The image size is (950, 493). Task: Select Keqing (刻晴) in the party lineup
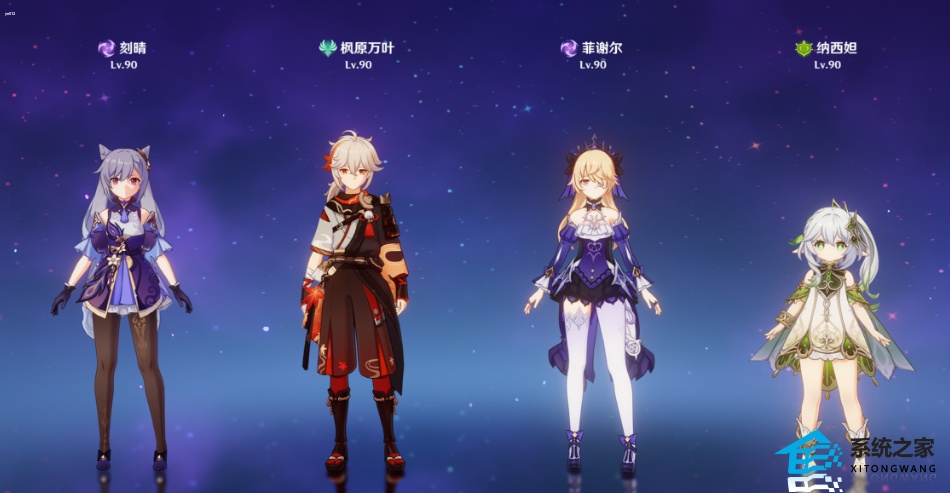click(122, 300)
